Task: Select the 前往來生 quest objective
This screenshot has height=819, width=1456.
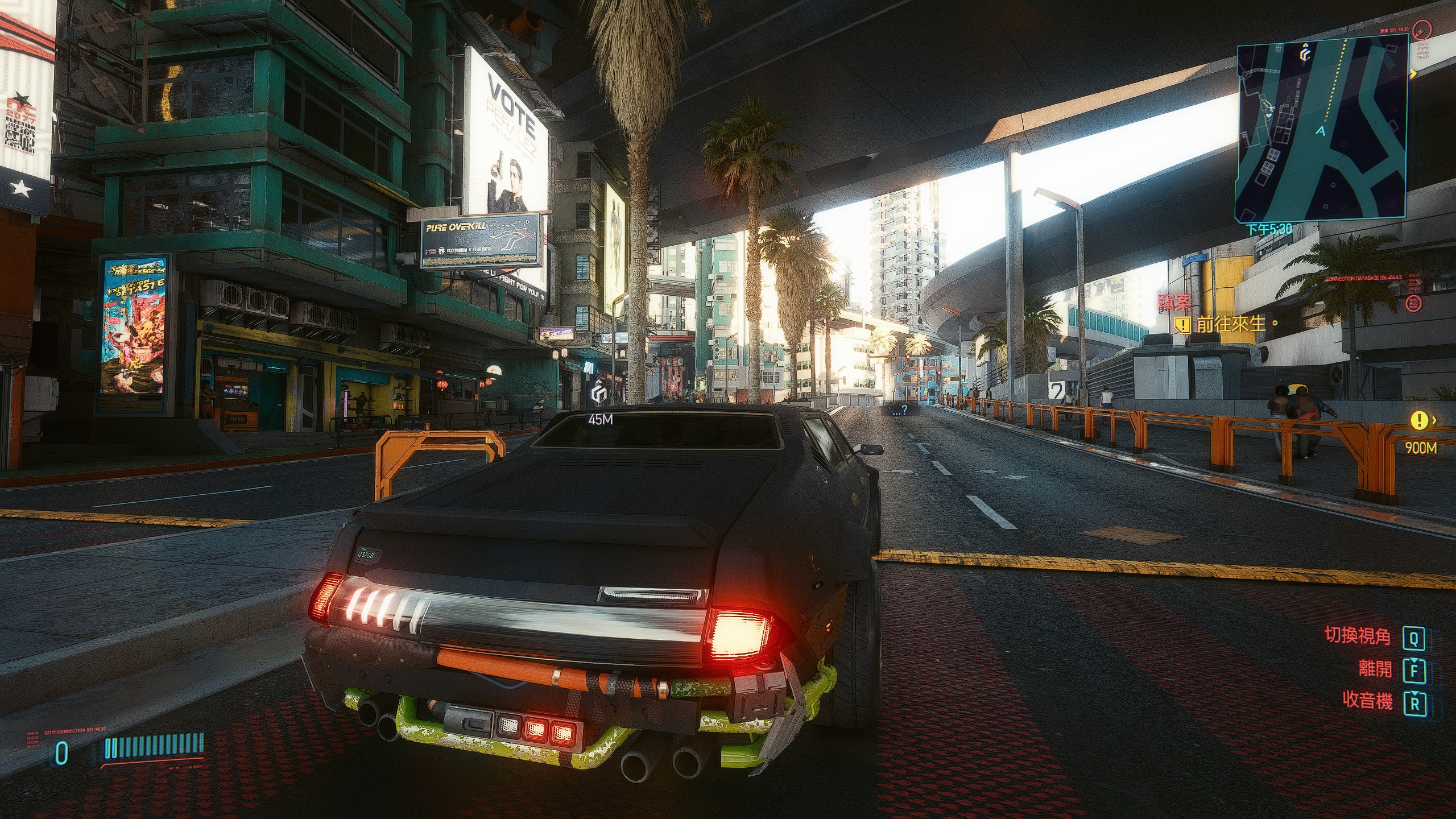Action: point(1230,324)
